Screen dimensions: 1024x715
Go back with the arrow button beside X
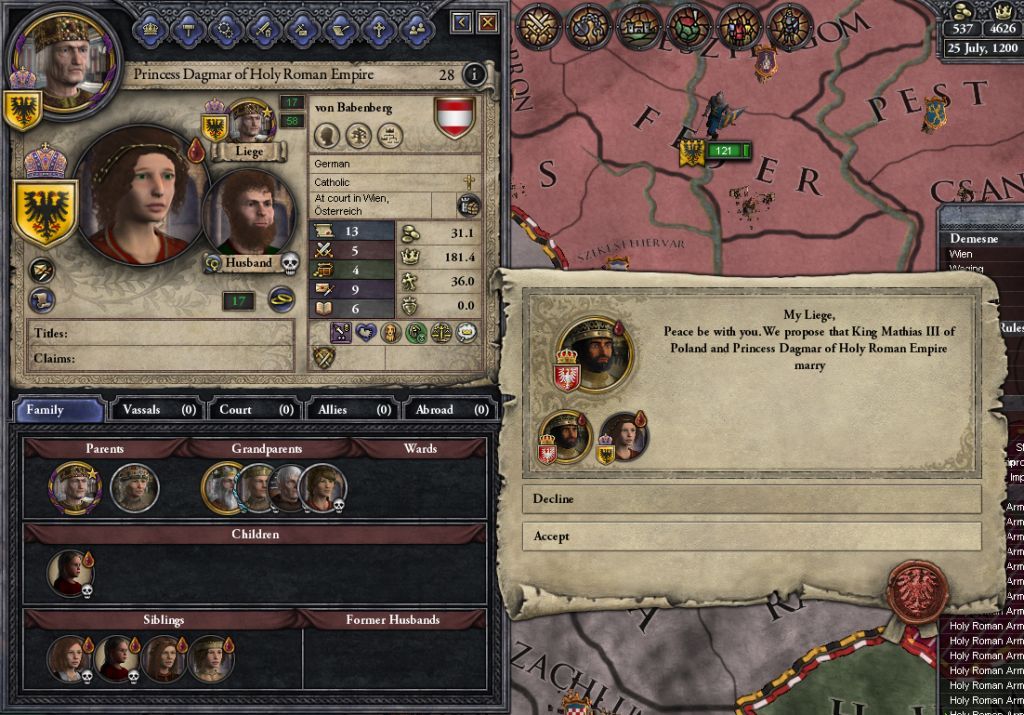pyautogui.click(x=461, y=22)
